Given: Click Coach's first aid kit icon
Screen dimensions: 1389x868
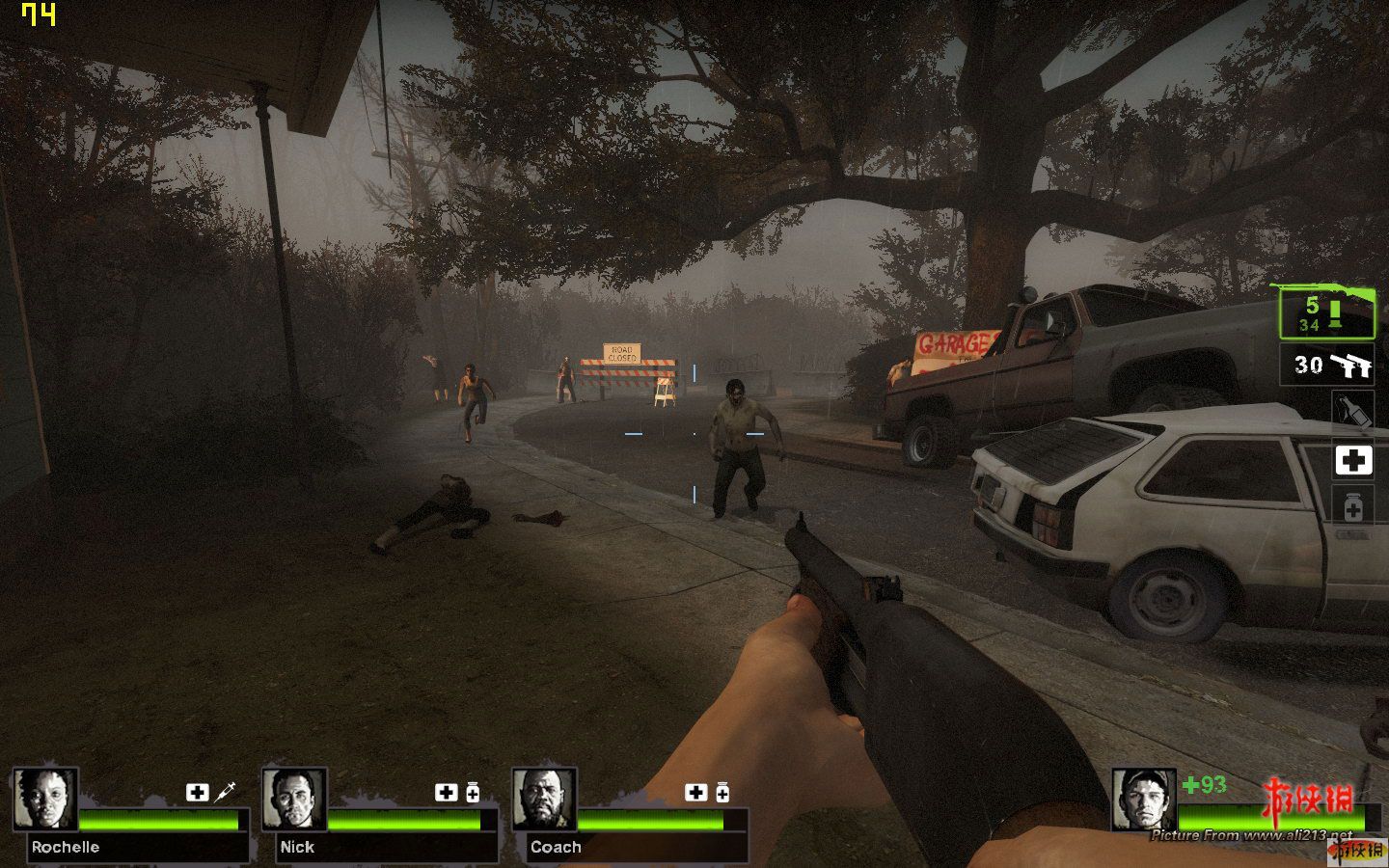Looking at the screenshot, I should 695,792.
